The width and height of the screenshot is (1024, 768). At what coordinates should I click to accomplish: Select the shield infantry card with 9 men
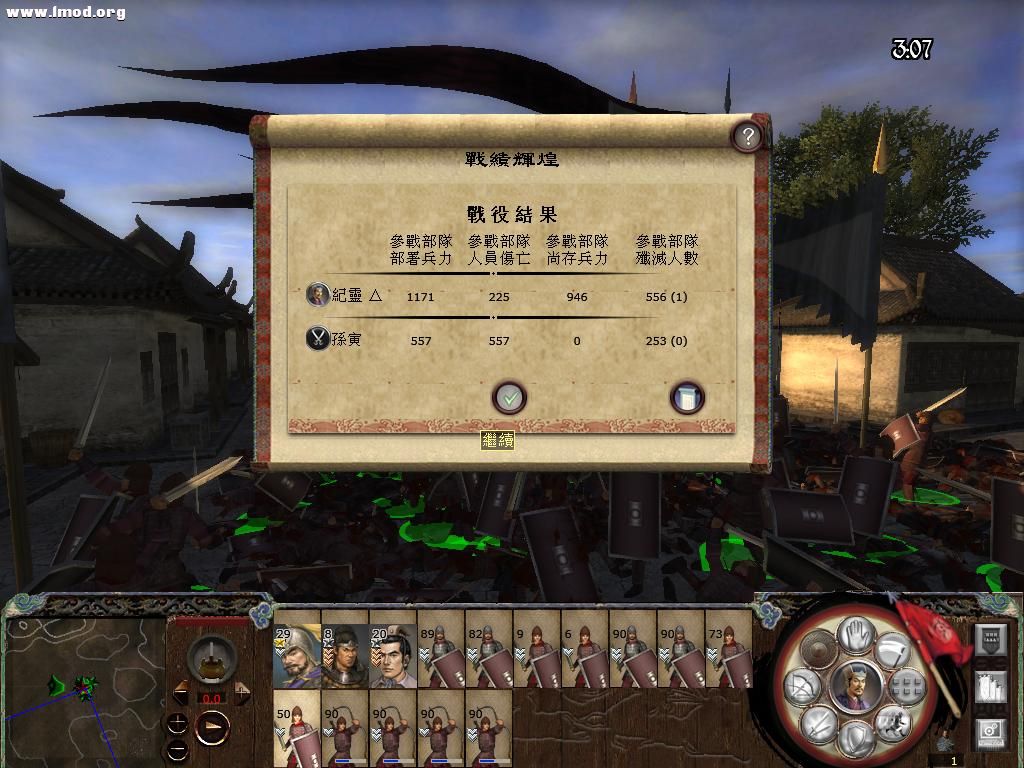coord(537,656)
